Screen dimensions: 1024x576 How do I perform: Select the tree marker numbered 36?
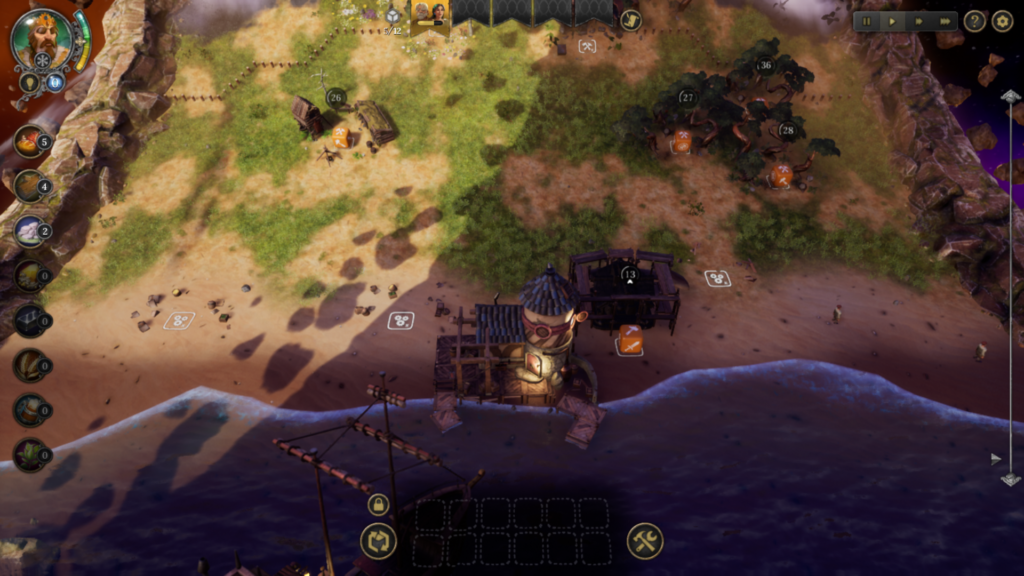[x=765, y=66]
